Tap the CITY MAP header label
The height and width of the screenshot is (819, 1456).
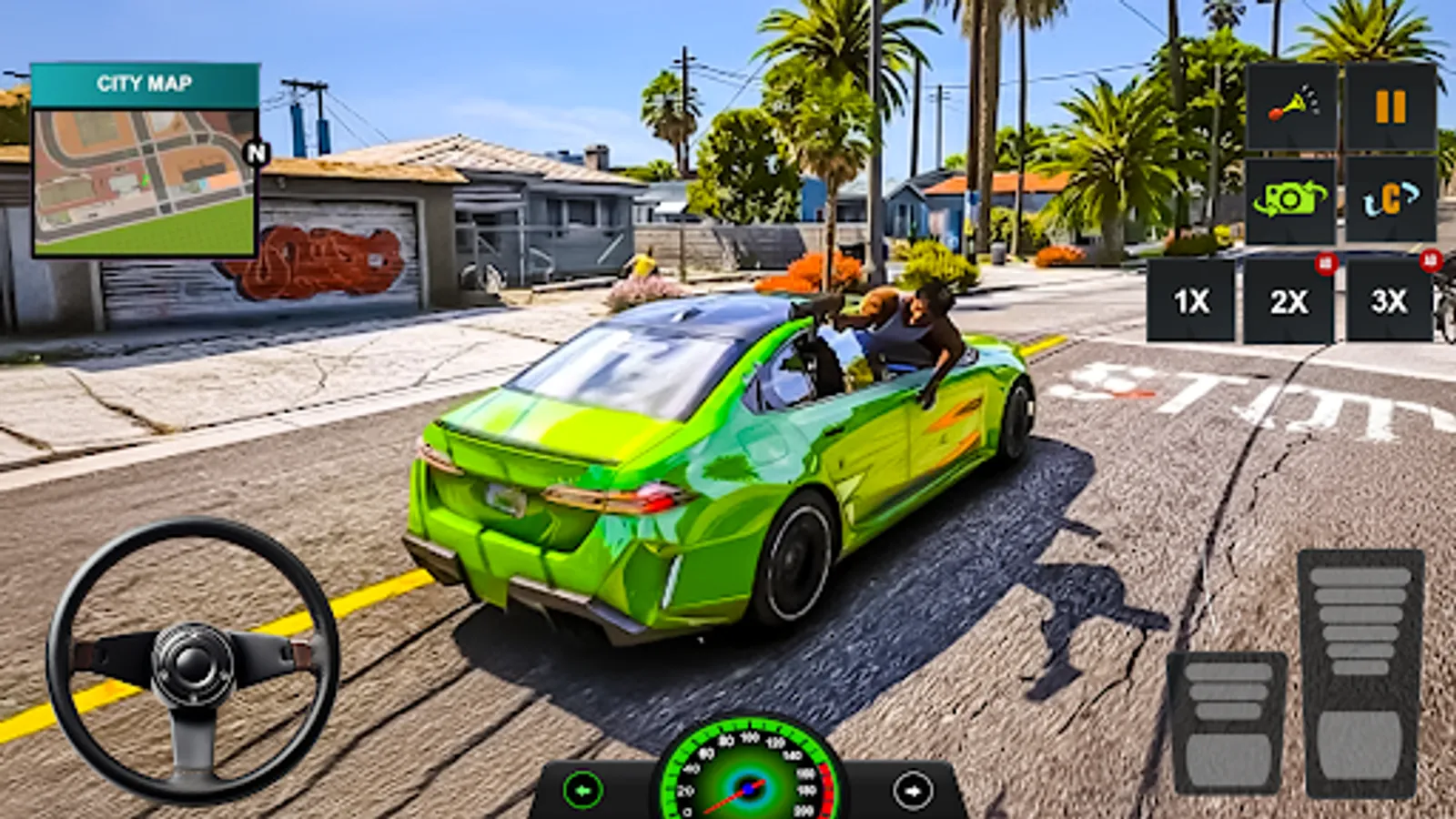click(x=146, y=85)
